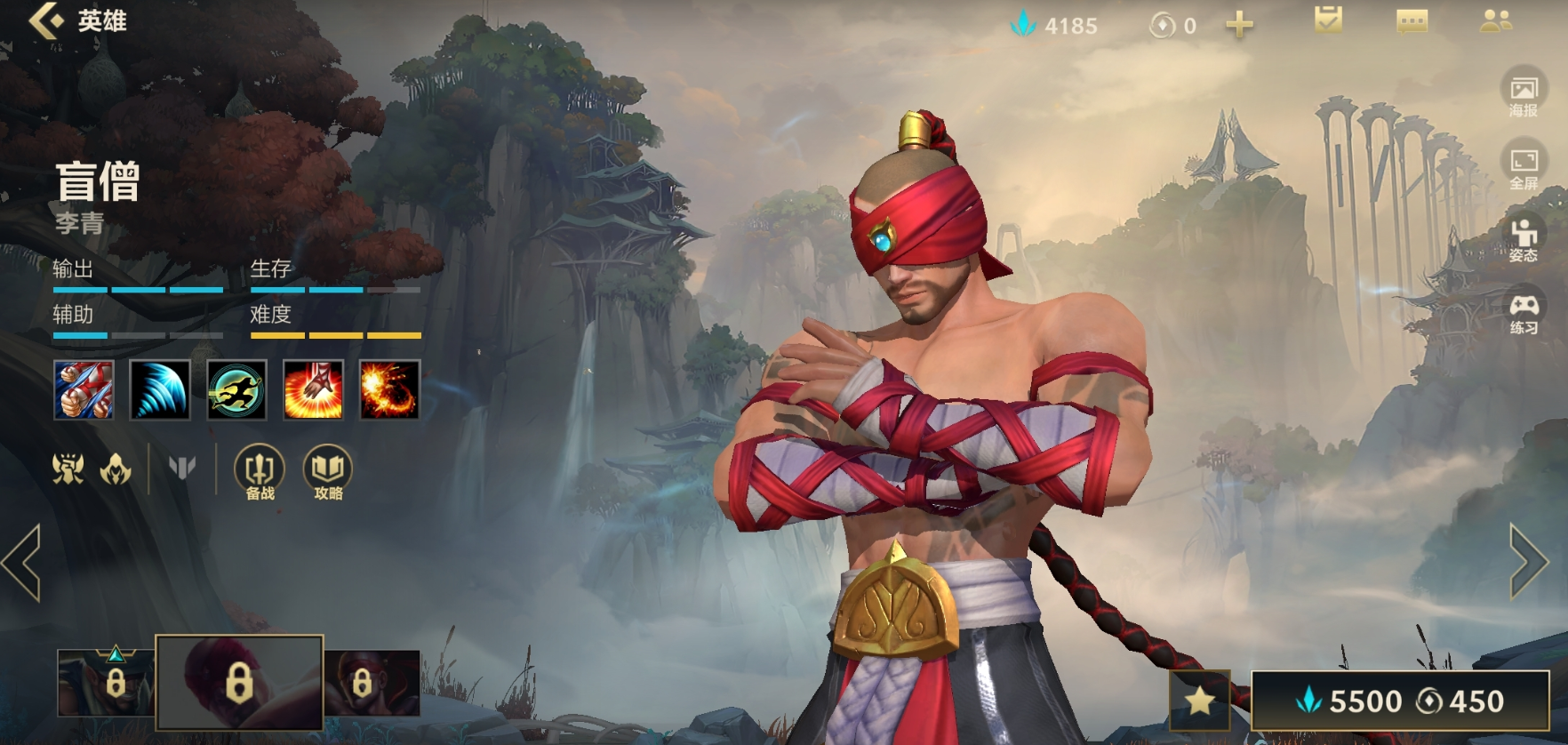Open the chat message icon

point(1412,21)
